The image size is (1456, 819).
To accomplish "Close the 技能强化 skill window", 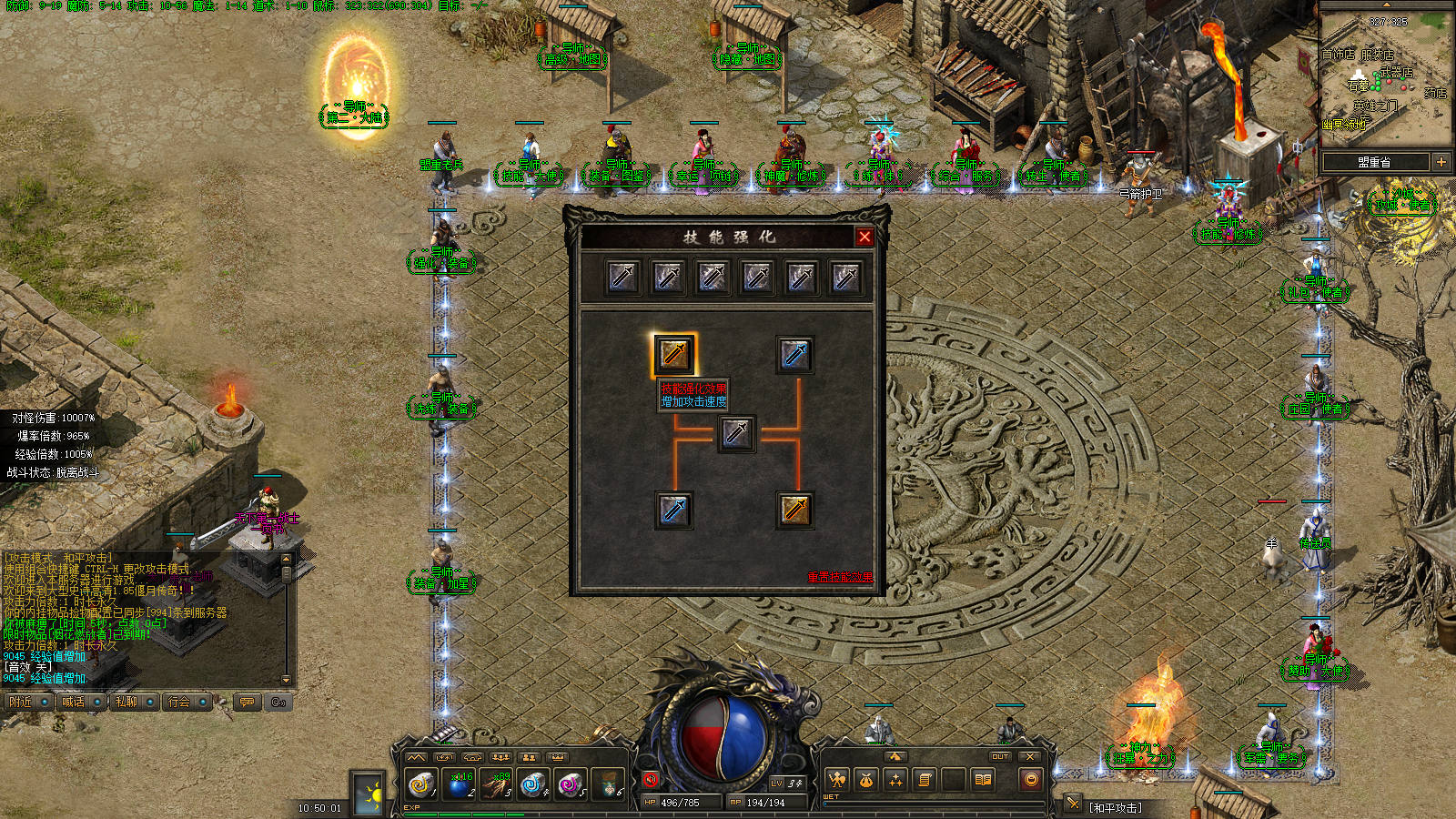I will (x=864, y=237).
